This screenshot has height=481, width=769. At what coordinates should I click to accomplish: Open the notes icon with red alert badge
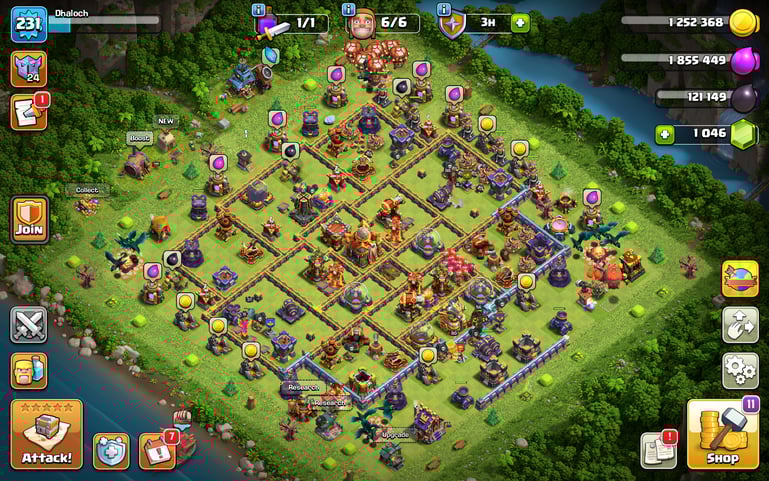[658, 451]
